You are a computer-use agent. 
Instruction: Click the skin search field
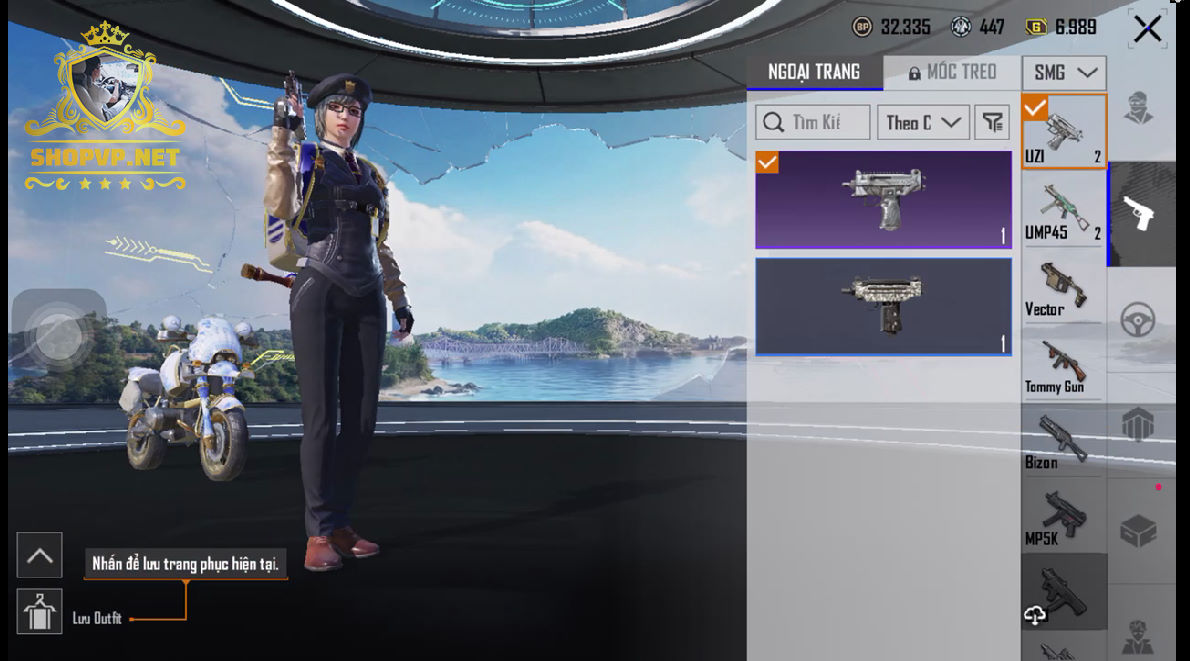813,122
